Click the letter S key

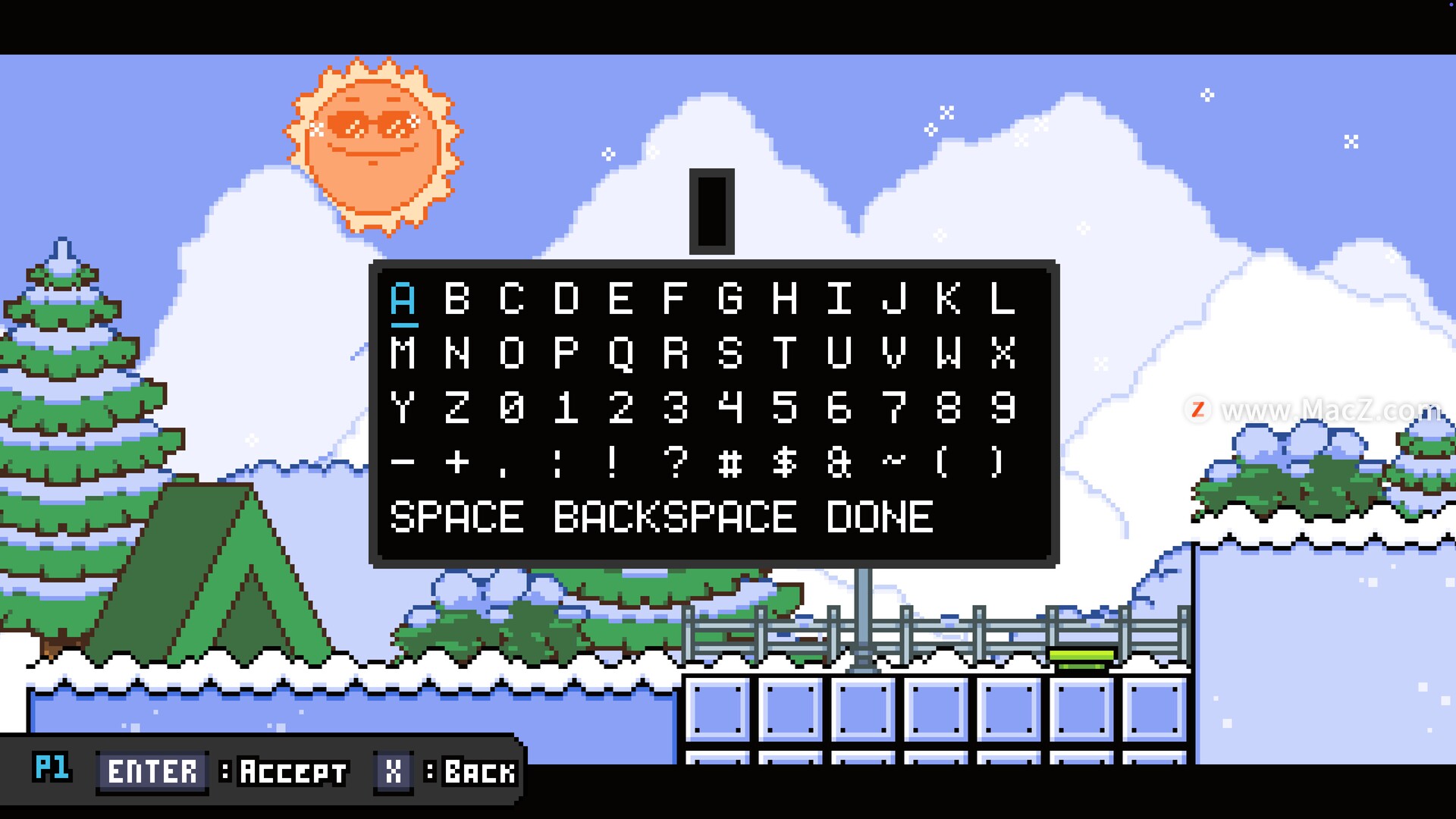tap(730, 353)
